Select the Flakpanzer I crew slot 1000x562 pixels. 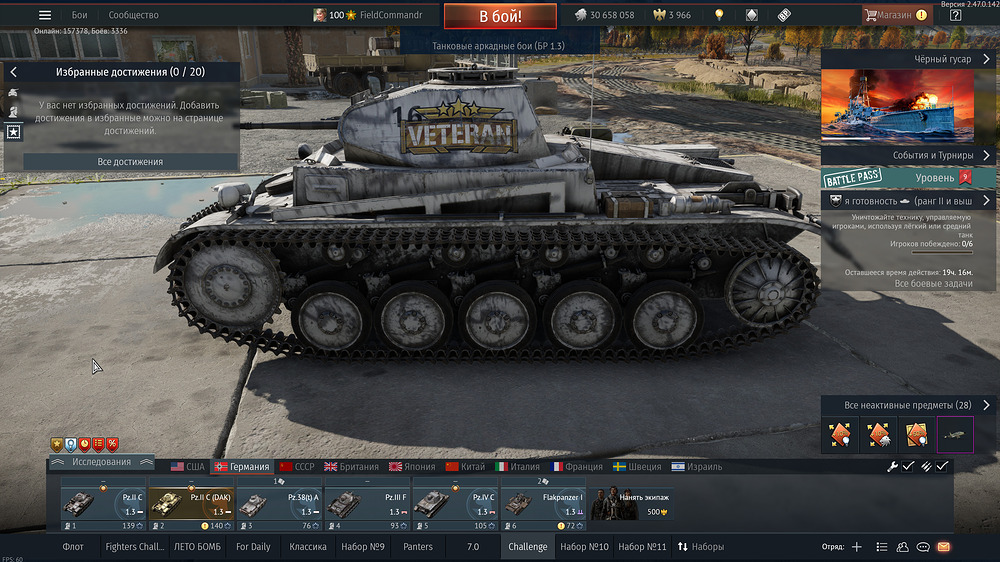point(542,504)
